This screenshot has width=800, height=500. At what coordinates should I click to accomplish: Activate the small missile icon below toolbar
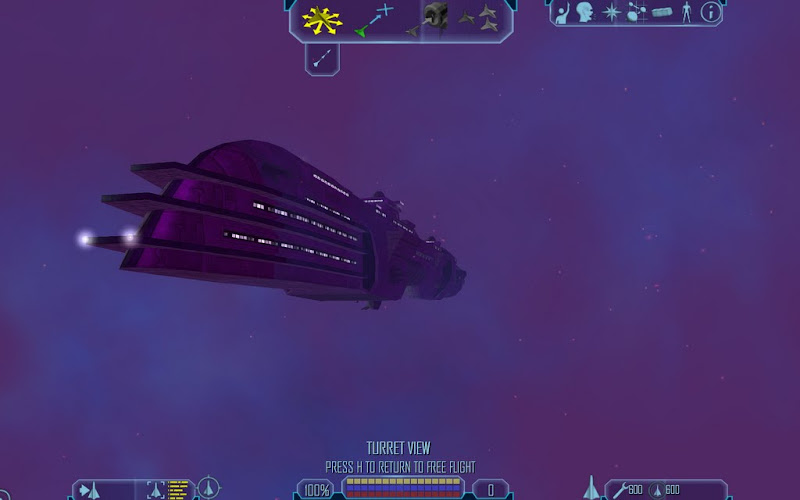(321, 59)
